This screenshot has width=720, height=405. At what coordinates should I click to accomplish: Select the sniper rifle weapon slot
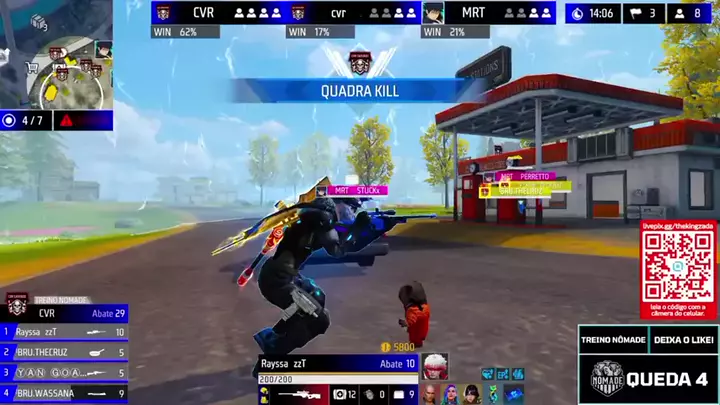coord(300,395)
